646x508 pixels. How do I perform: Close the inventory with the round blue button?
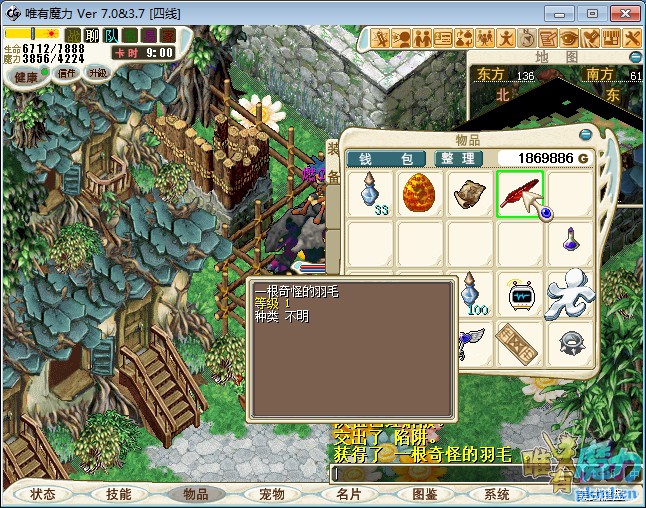click(x=587, y=133)
